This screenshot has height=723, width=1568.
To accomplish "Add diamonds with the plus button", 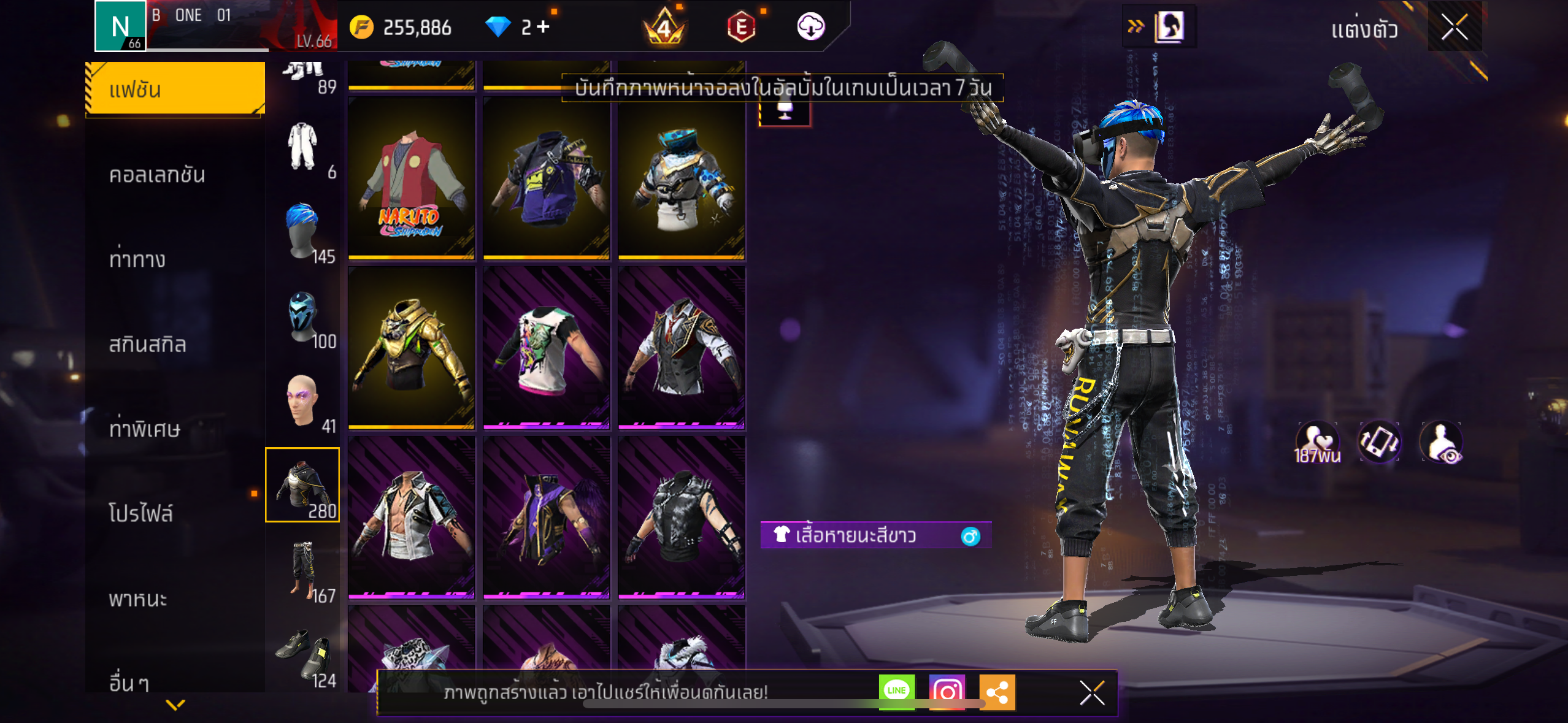I will point(543,27).
